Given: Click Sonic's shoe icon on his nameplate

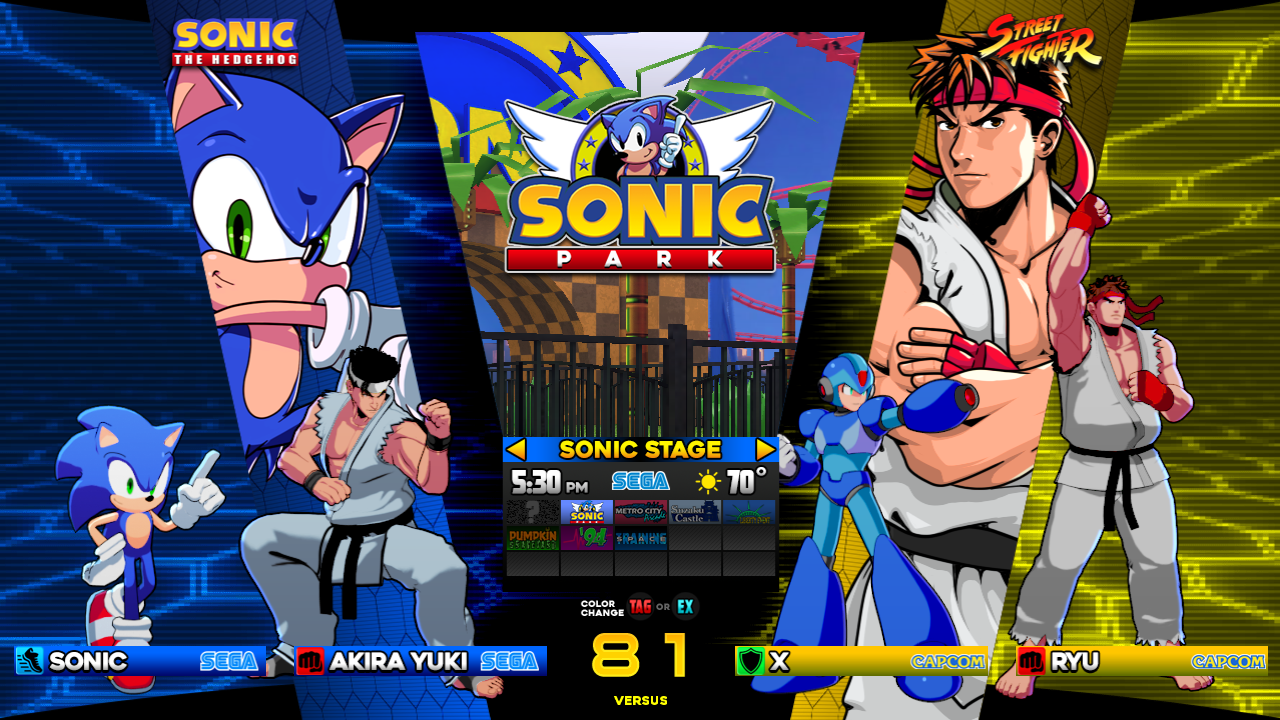Looking at the screenshot, I should [28, 661].
